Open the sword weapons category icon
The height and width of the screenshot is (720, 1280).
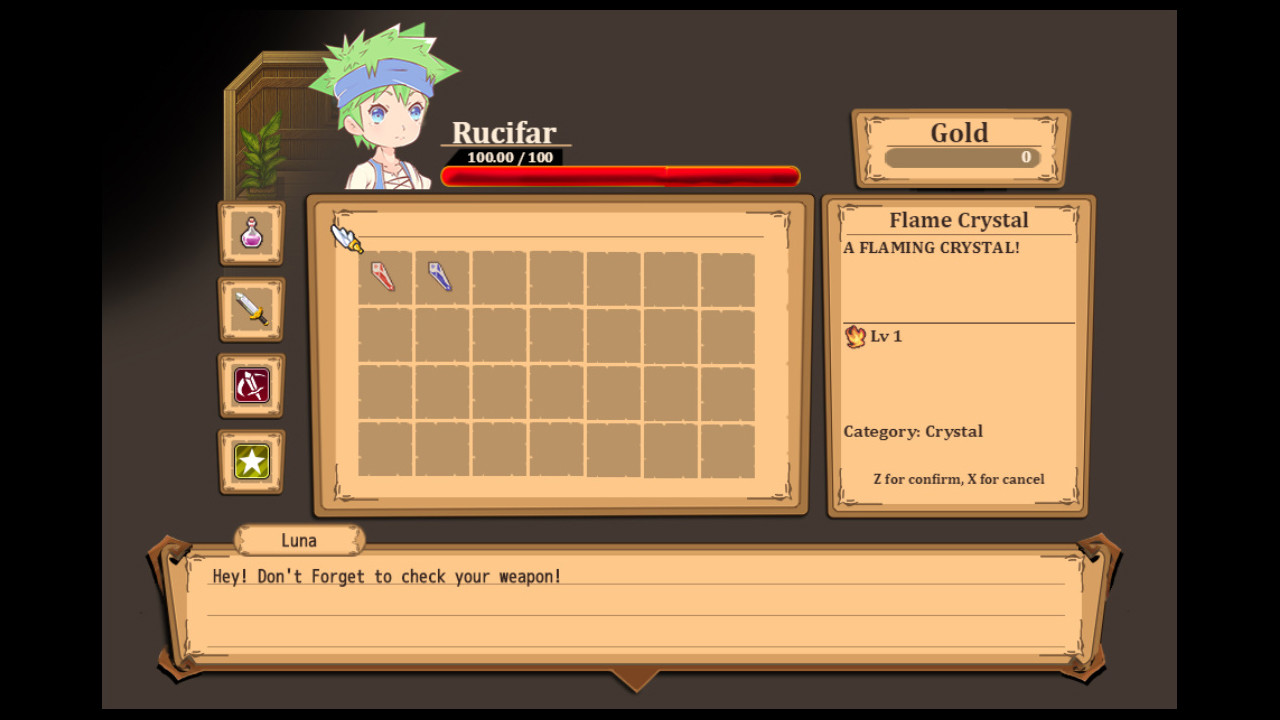point(251,310)
